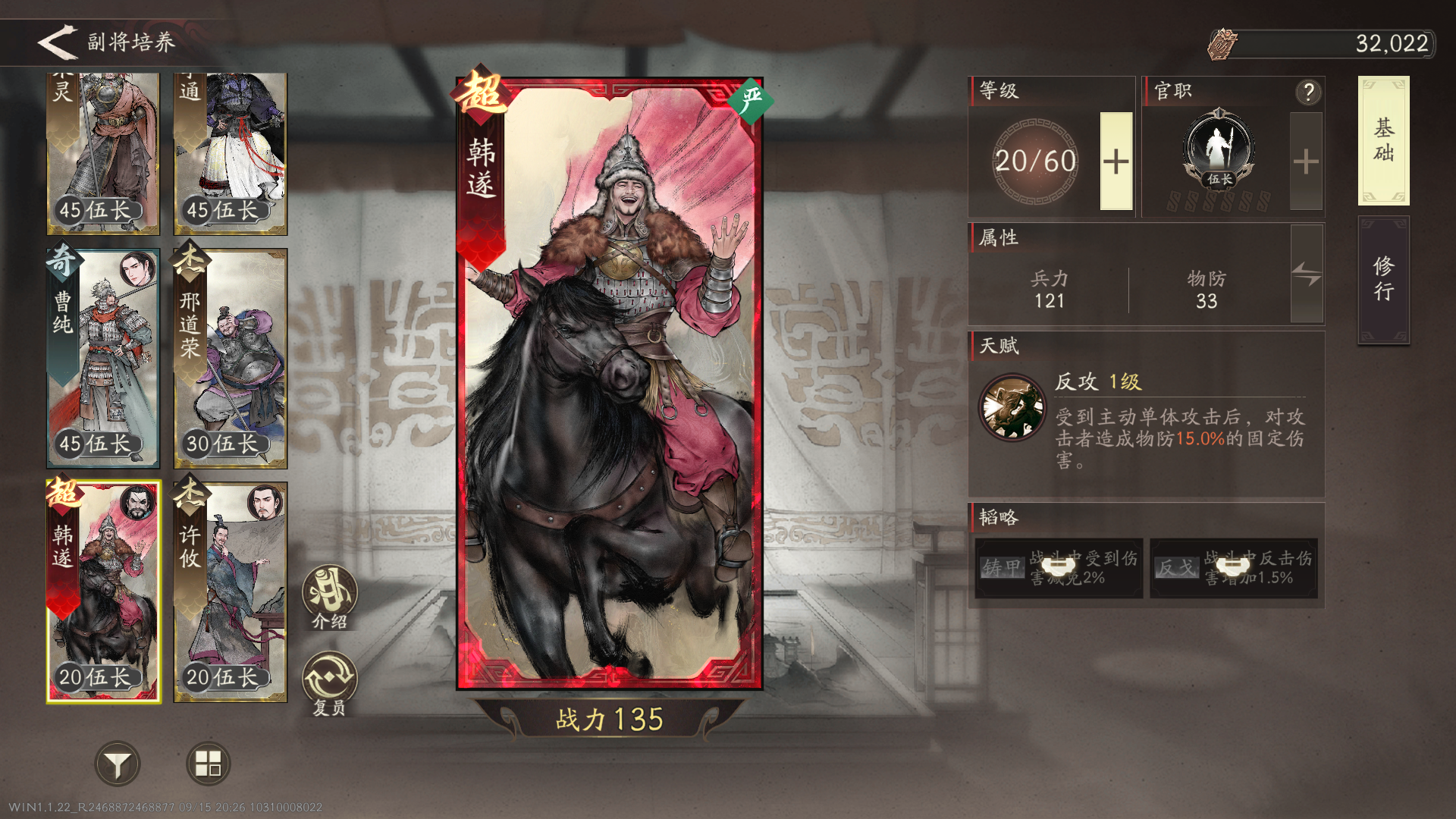Viewport: 1456px width, 819px height.
Task: Select the filter funnel icon
Action: [118, 764]
